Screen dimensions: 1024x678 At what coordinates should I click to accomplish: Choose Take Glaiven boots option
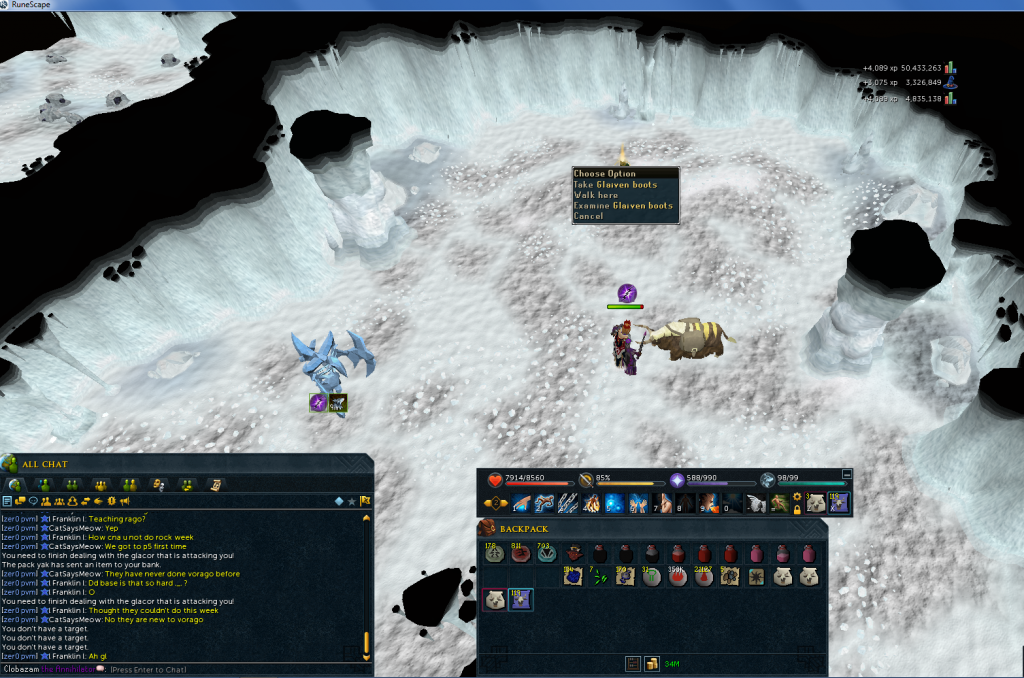[x=615, y=184]
